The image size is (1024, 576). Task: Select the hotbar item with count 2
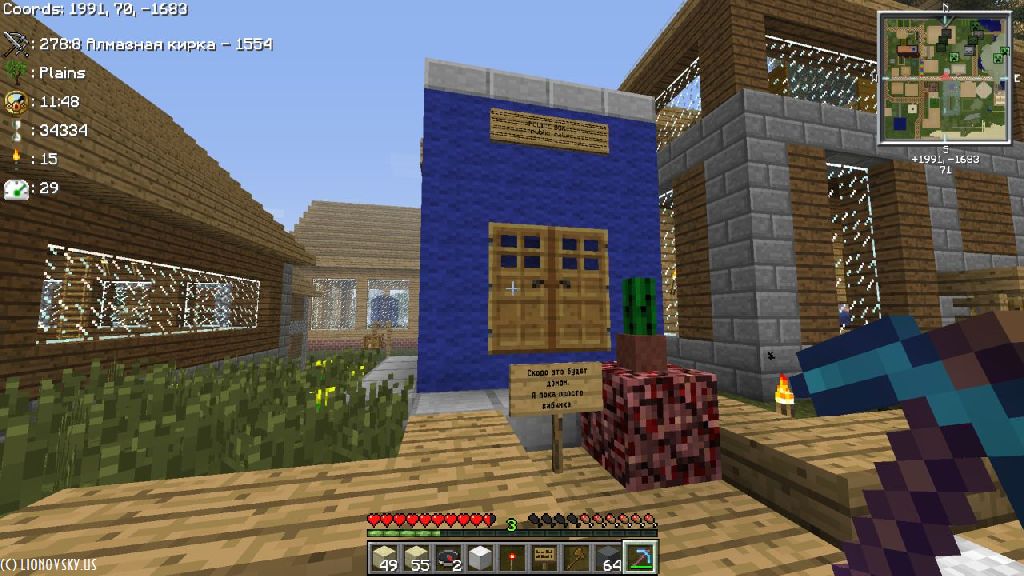click(x=448, y=558)
